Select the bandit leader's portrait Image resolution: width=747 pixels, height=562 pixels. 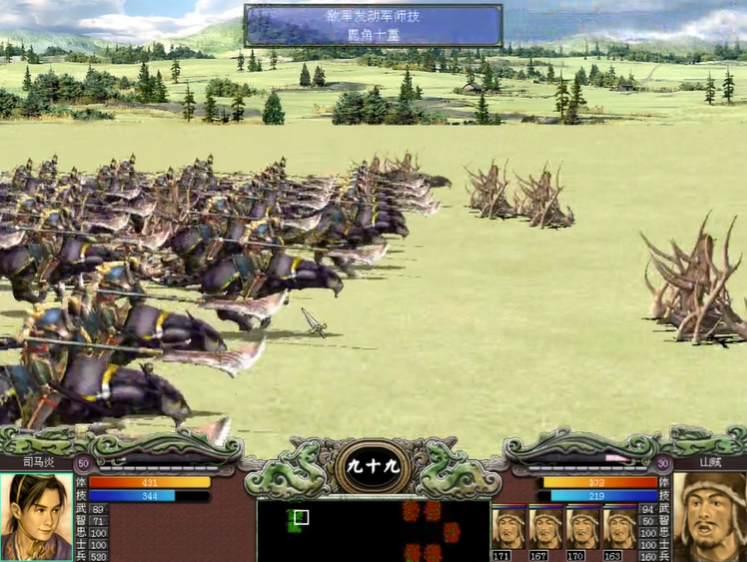(710, 516)
